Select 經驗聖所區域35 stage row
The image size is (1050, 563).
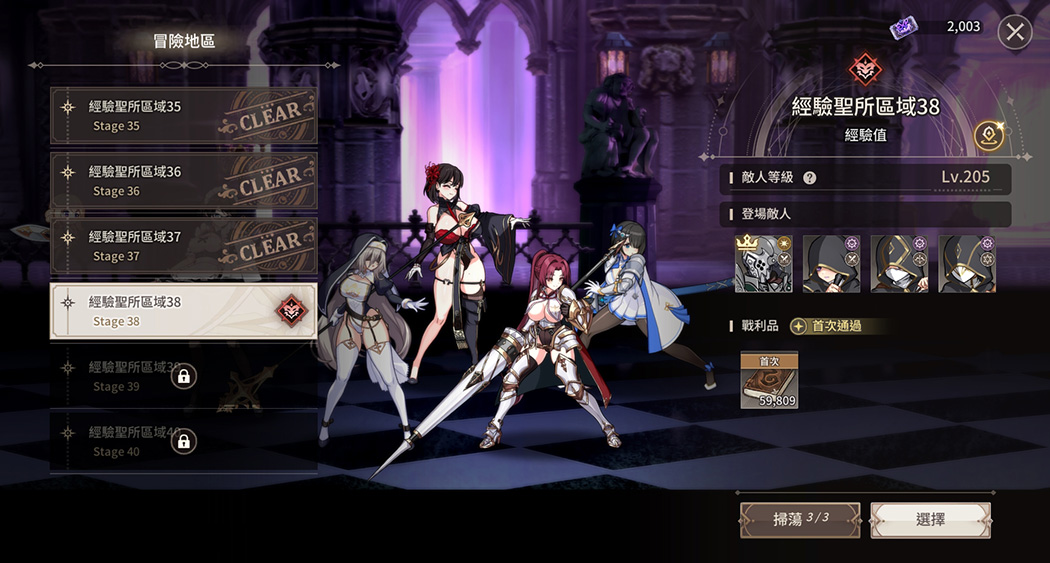click(x=183, y=116)
